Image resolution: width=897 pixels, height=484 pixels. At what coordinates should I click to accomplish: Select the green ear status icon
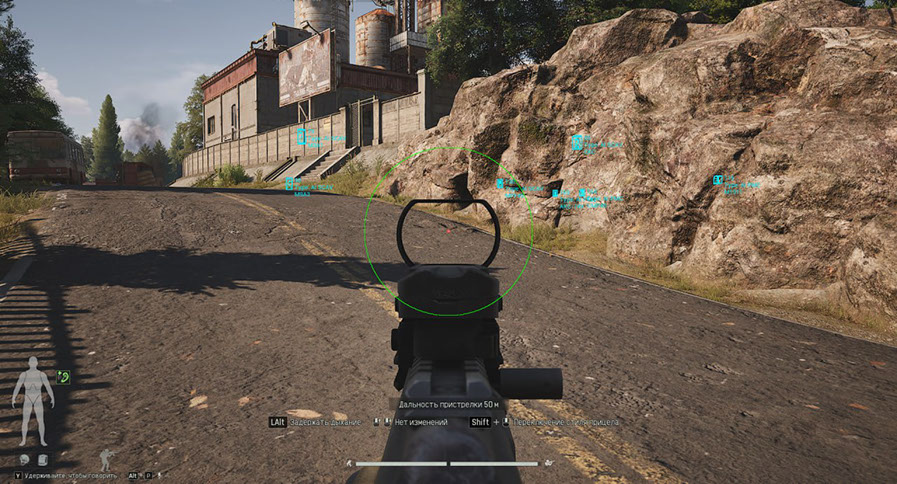(x=64, y=377)
